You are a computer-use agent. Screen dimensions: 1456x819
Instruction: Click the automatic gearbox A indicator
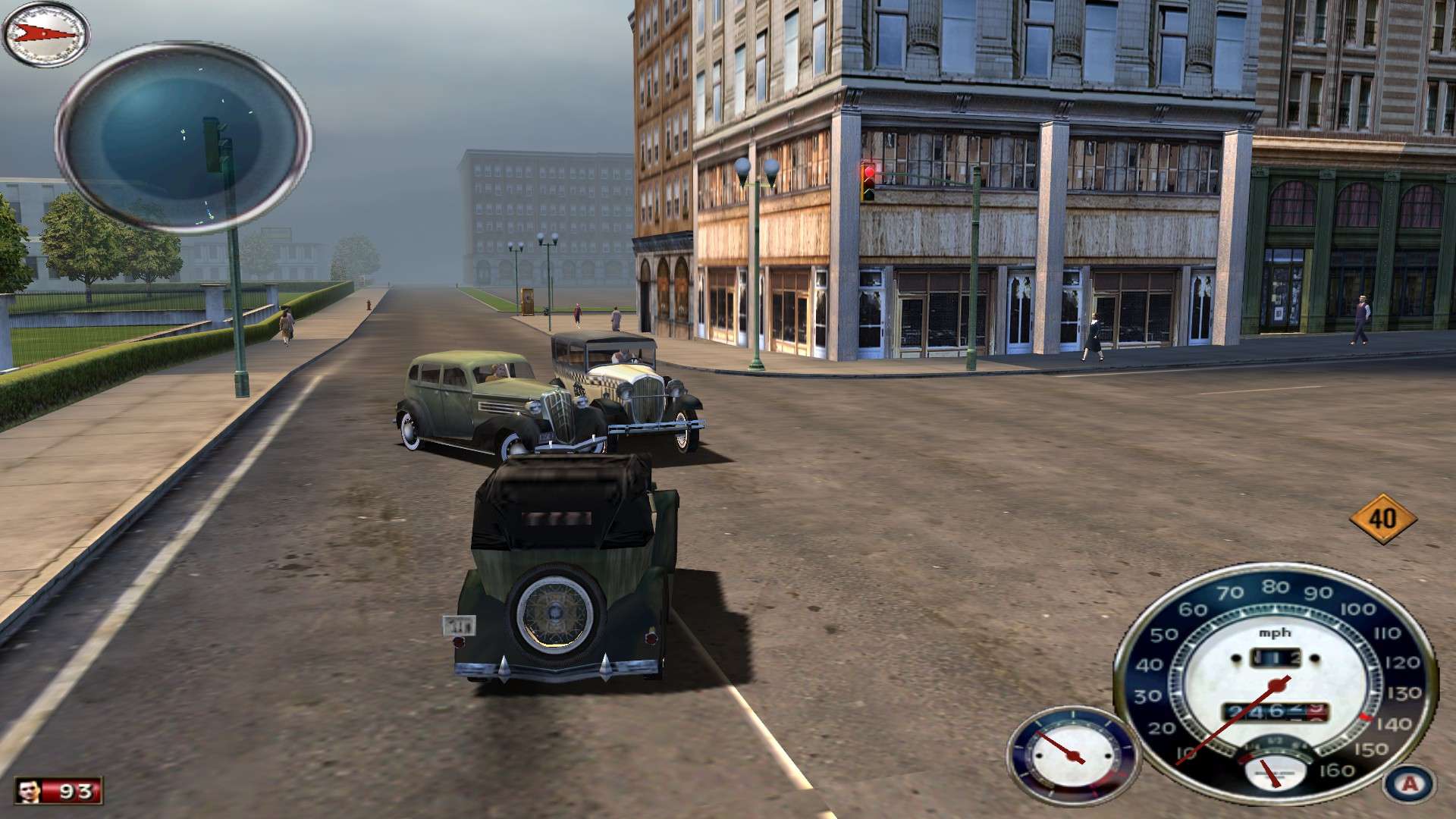(1409, 784)
